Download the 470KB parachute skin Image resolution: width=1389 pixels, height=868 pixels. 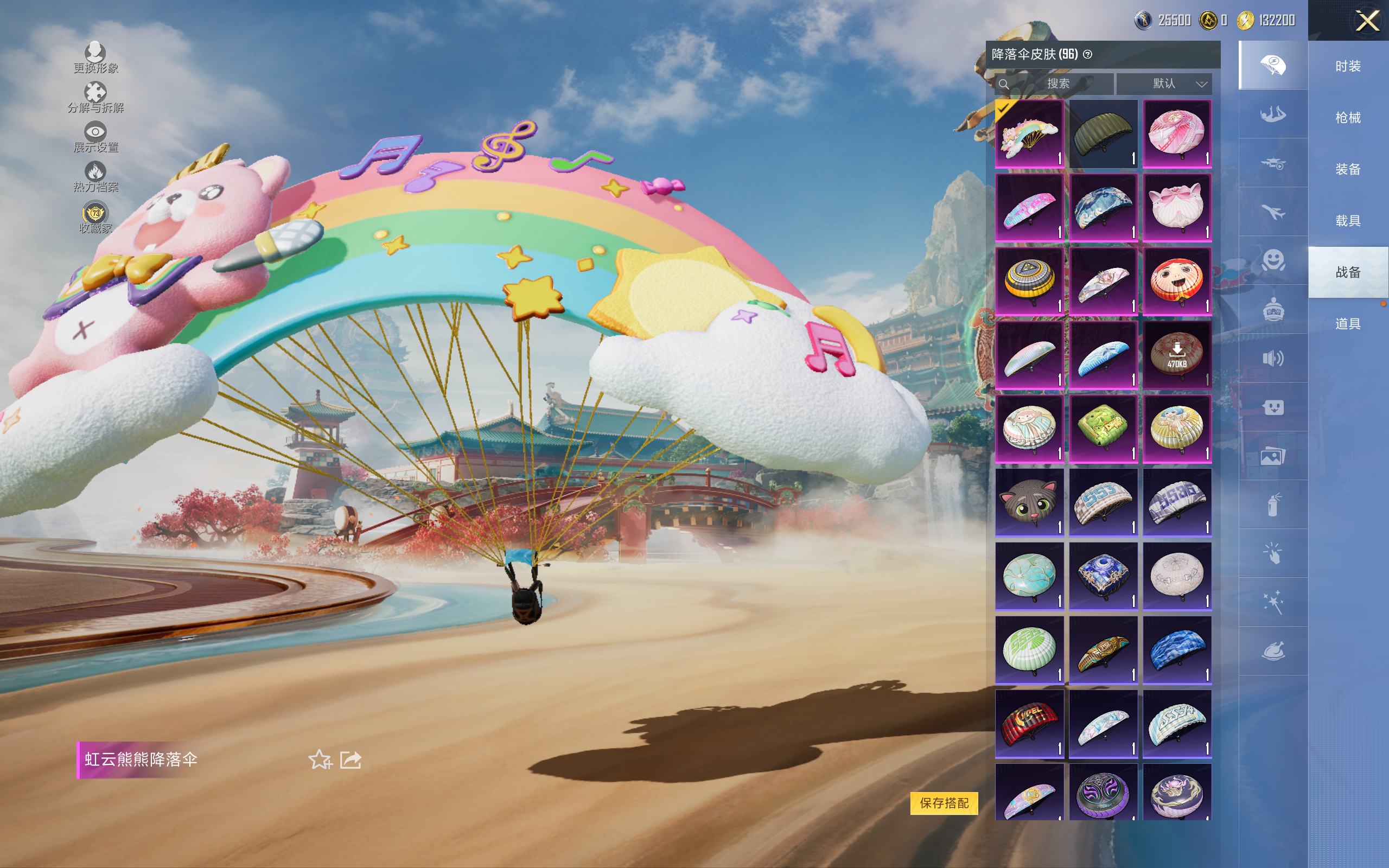pyautogui.click(x=1177, y=355)
